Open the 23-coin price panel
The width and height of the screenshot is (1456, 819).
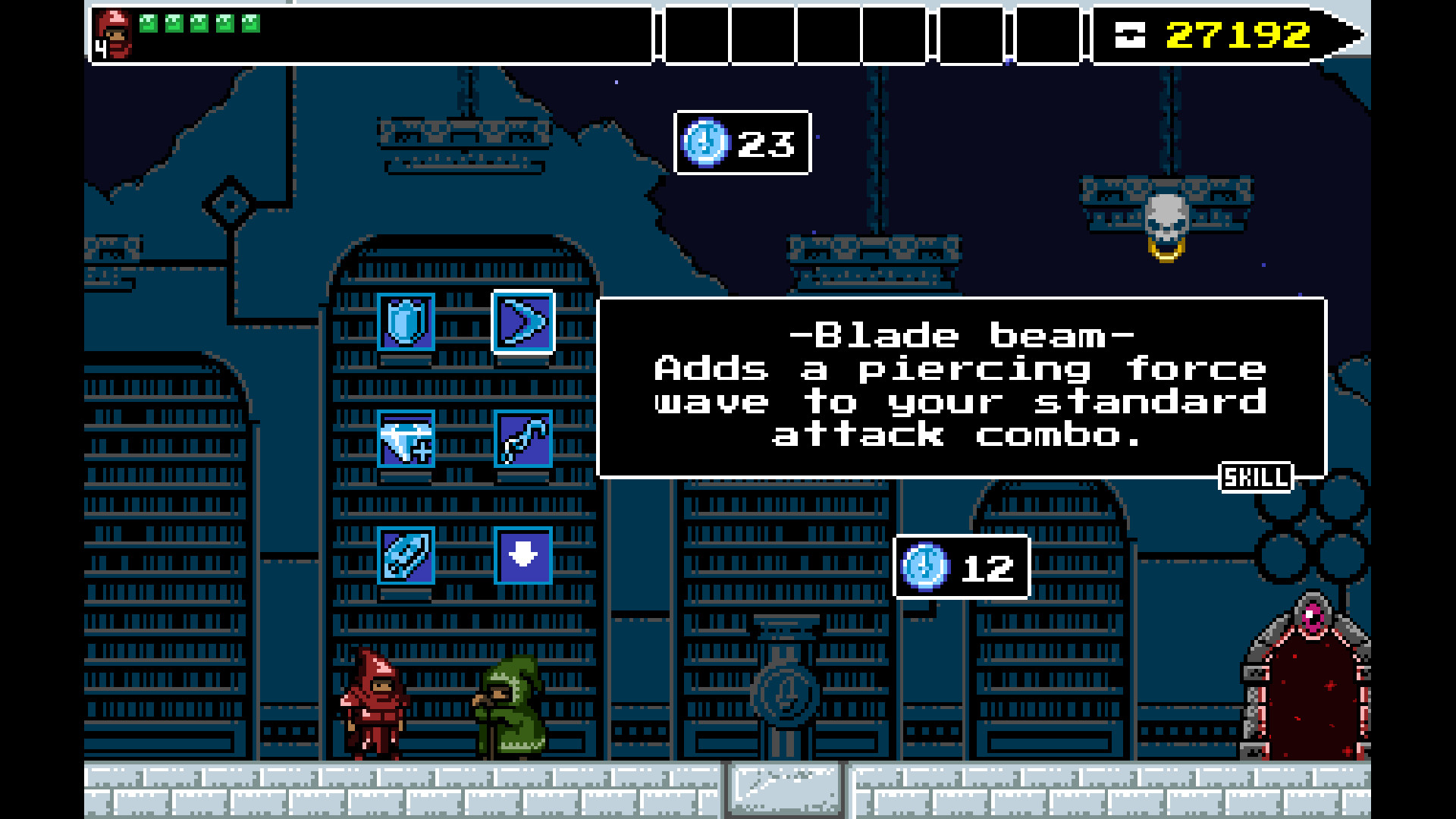(x=742, y=144)
